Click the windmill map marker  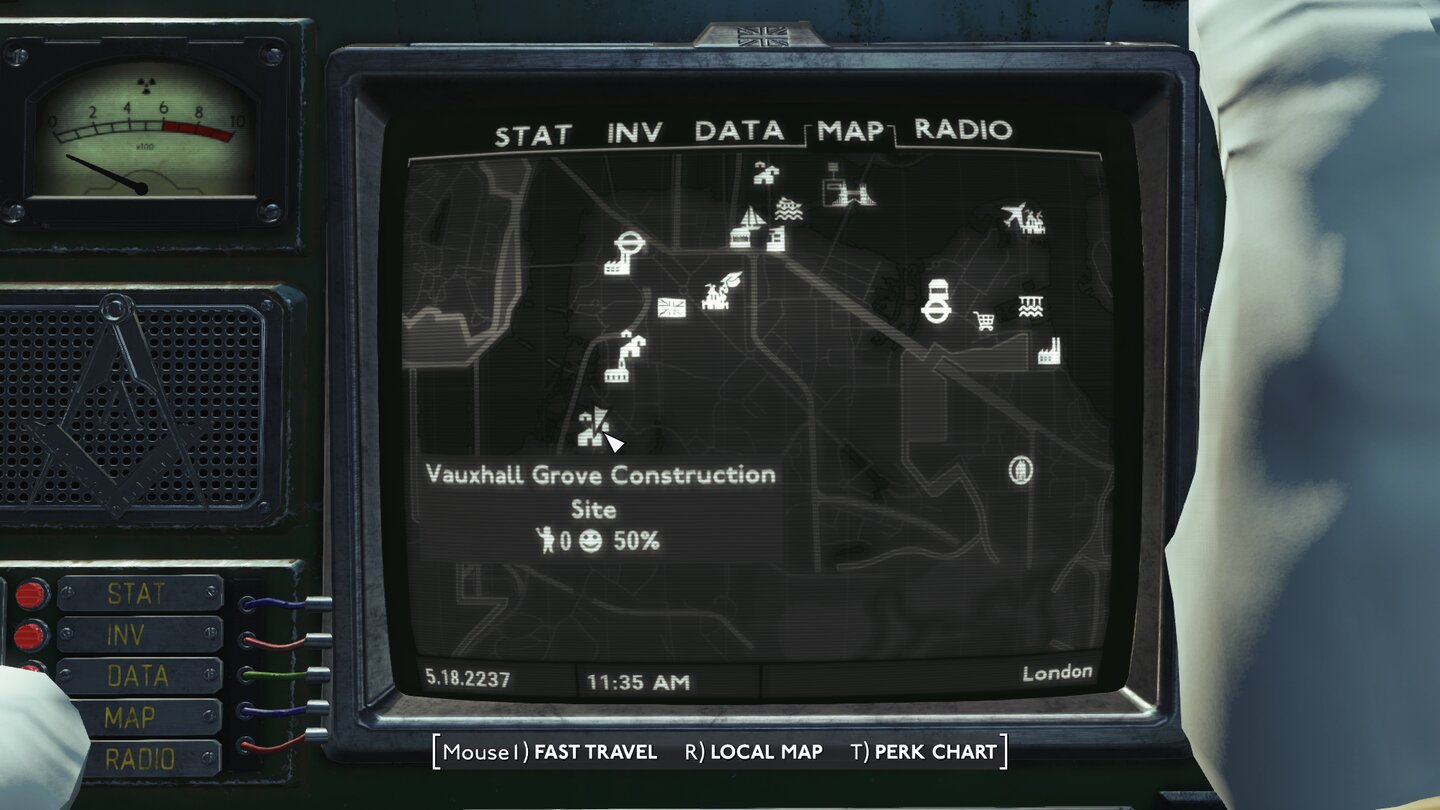click(x=716, y=292)
